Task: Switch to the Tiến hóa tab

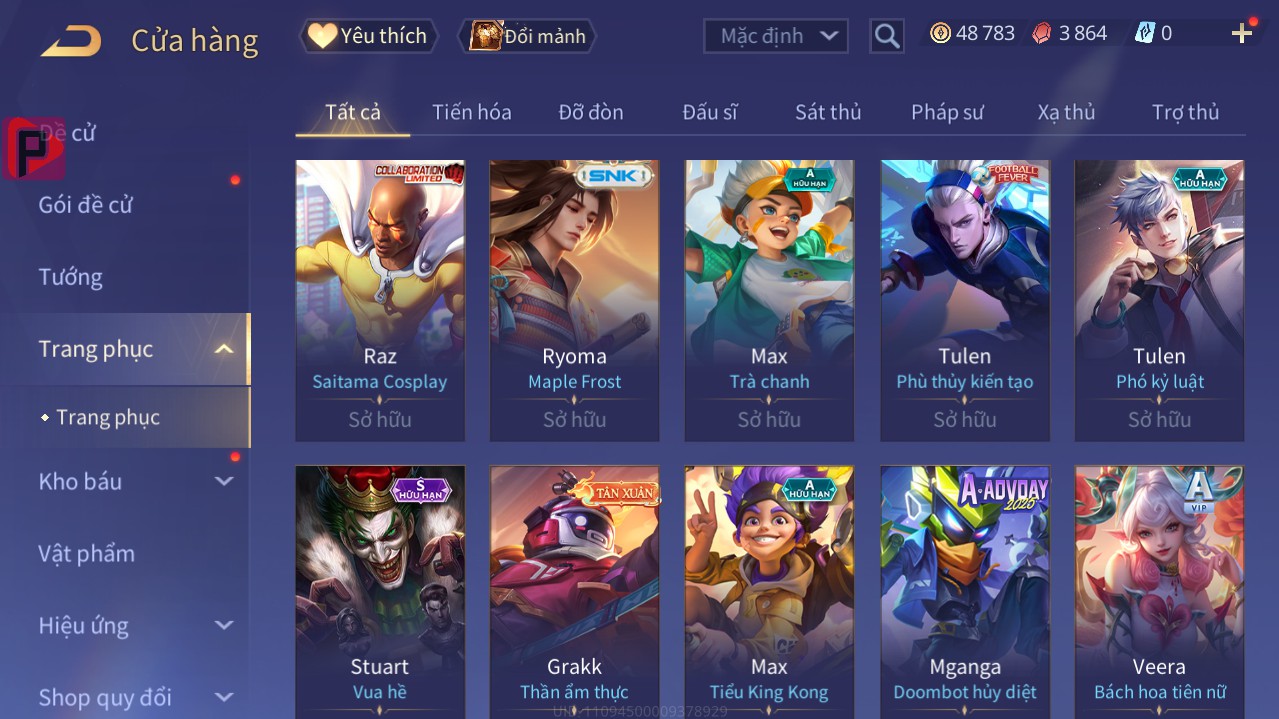Action: (472, 112)
